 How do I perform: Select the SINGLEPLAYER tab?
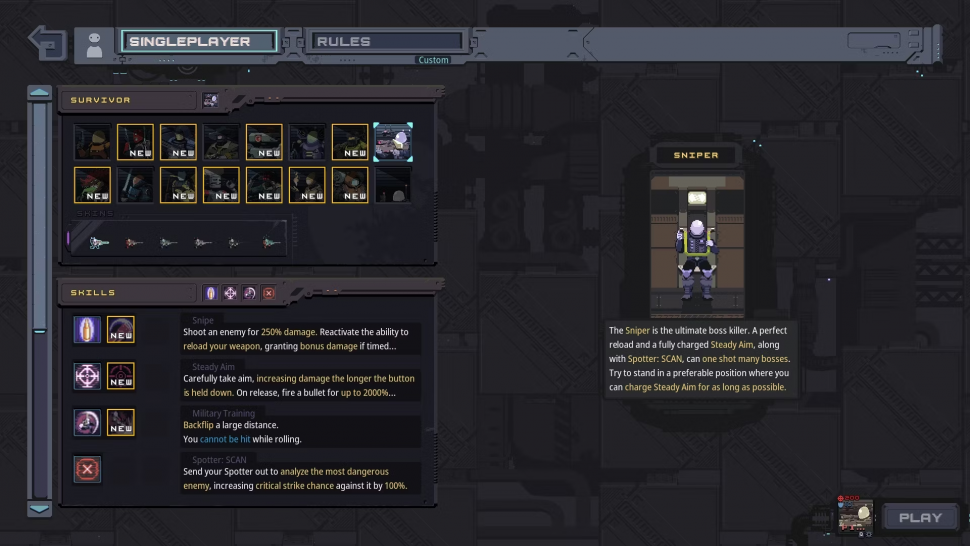pos(199,42)
